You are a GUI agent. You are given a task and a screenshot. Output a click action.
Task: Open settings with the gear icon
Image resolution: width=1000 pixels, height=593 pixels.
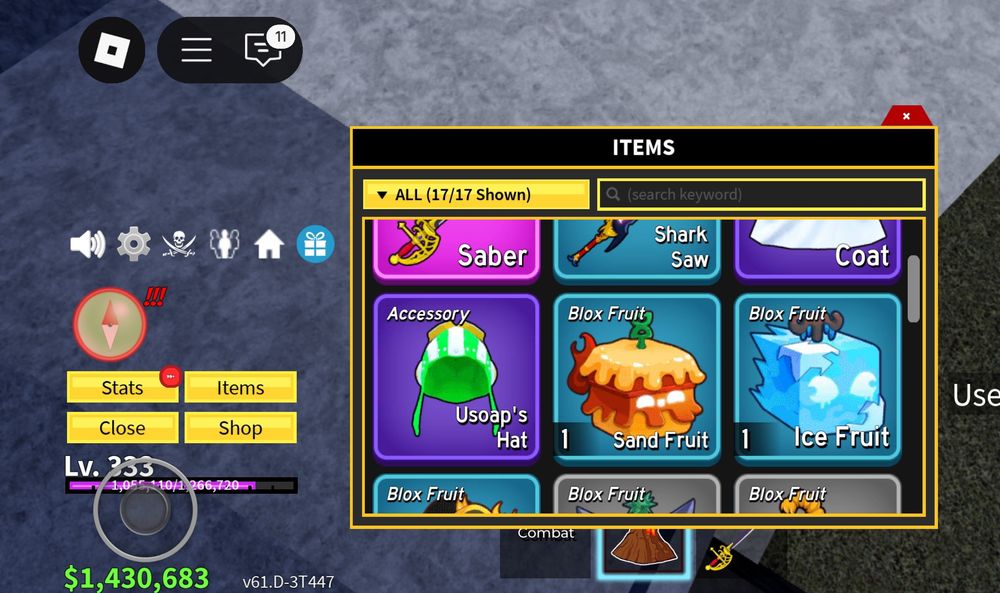133,244
